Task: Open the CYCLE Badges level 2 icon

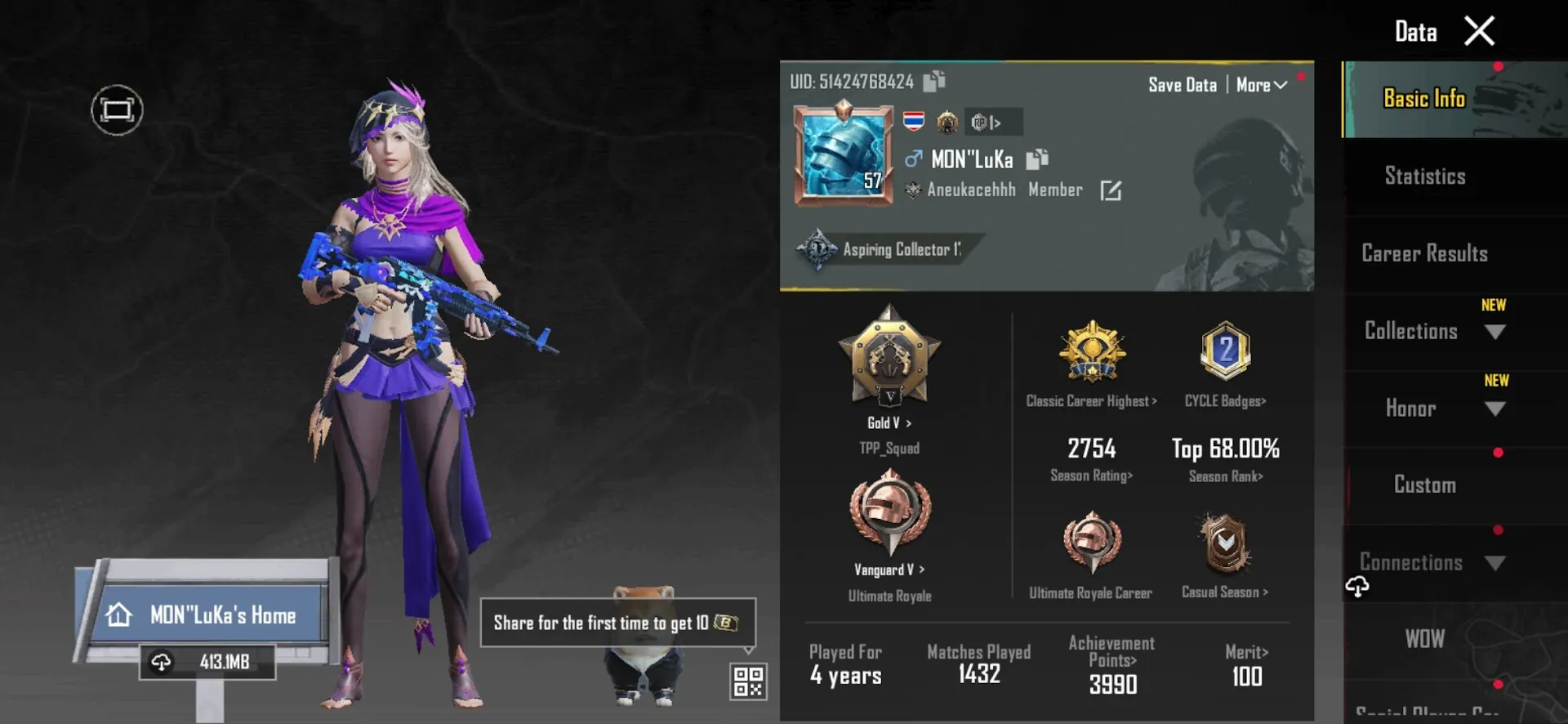Action: (x=1224, y=351)
